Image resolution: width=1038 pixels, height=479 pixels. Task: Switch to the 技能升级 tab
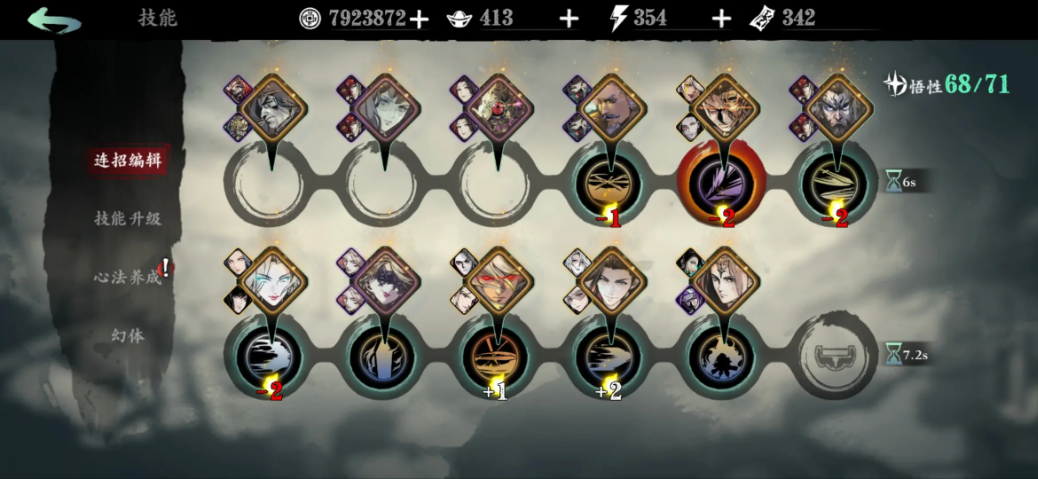point(127,218)
